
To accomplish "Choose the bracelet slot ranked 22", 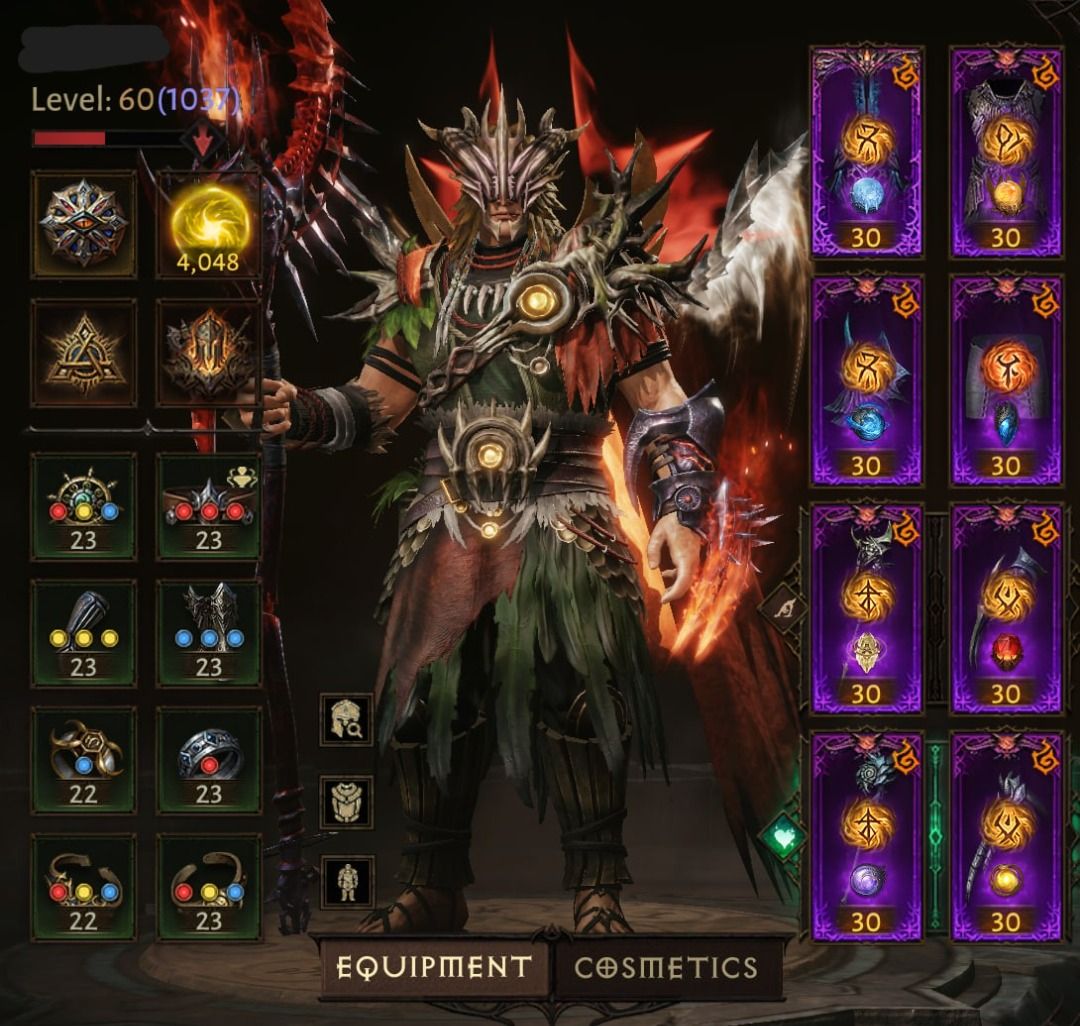I will [84, 887].
